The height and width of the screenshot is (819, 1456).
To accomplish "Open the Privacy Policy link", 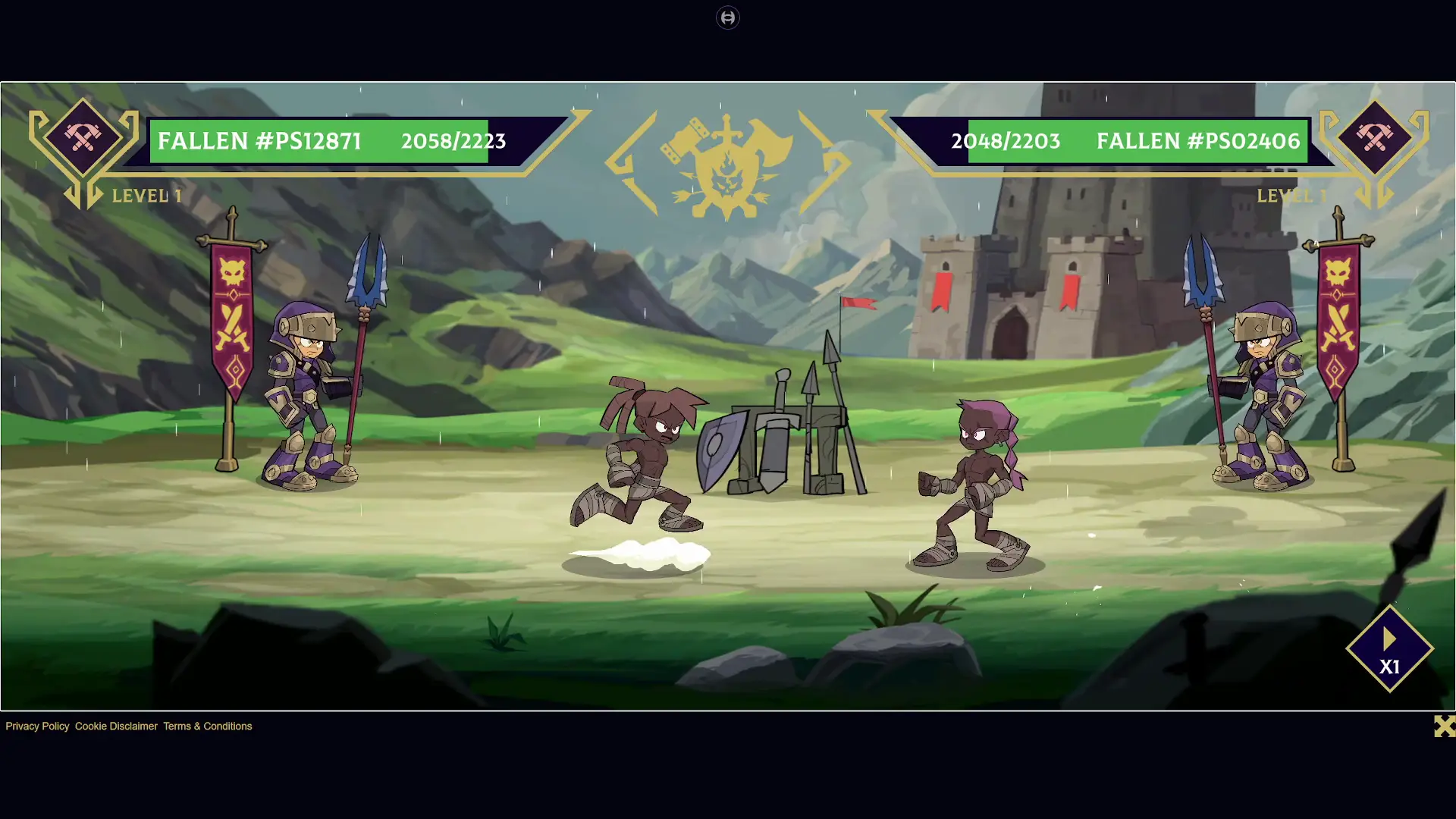I will 36,726.
